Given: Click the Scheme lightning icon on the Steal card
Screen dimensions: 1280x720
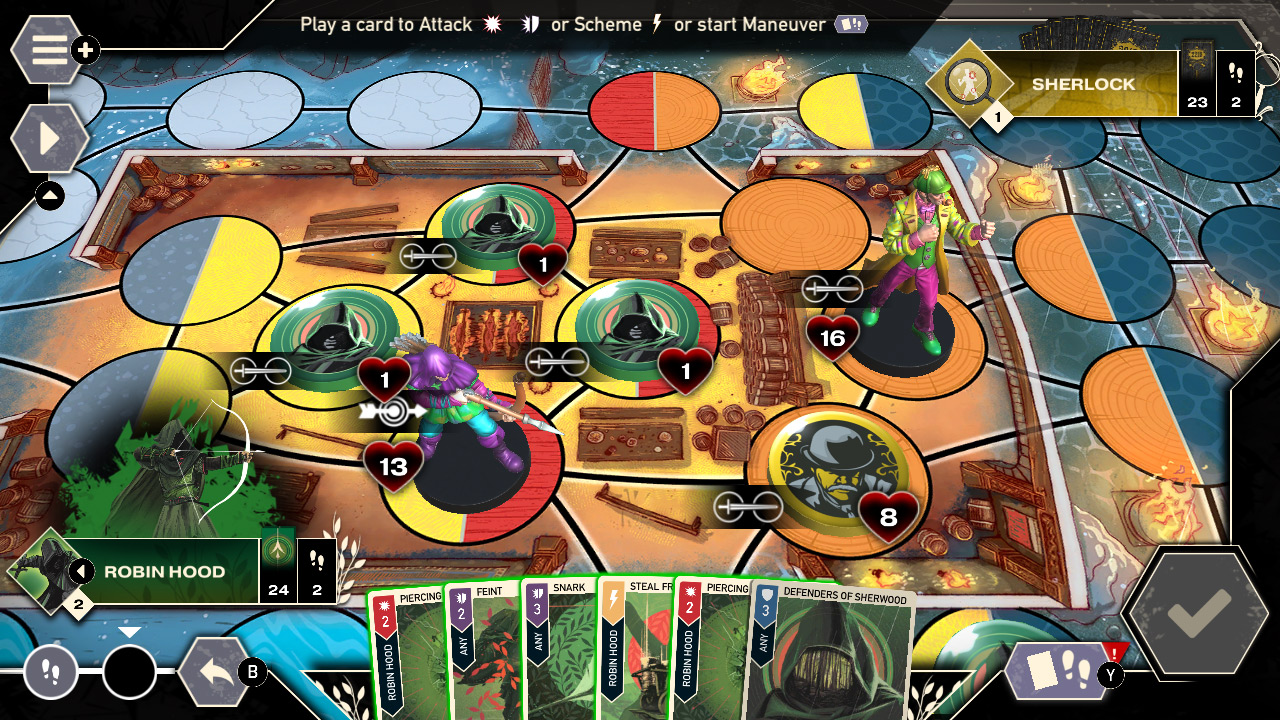Looking at the screenshot, I should click(611, 597).
